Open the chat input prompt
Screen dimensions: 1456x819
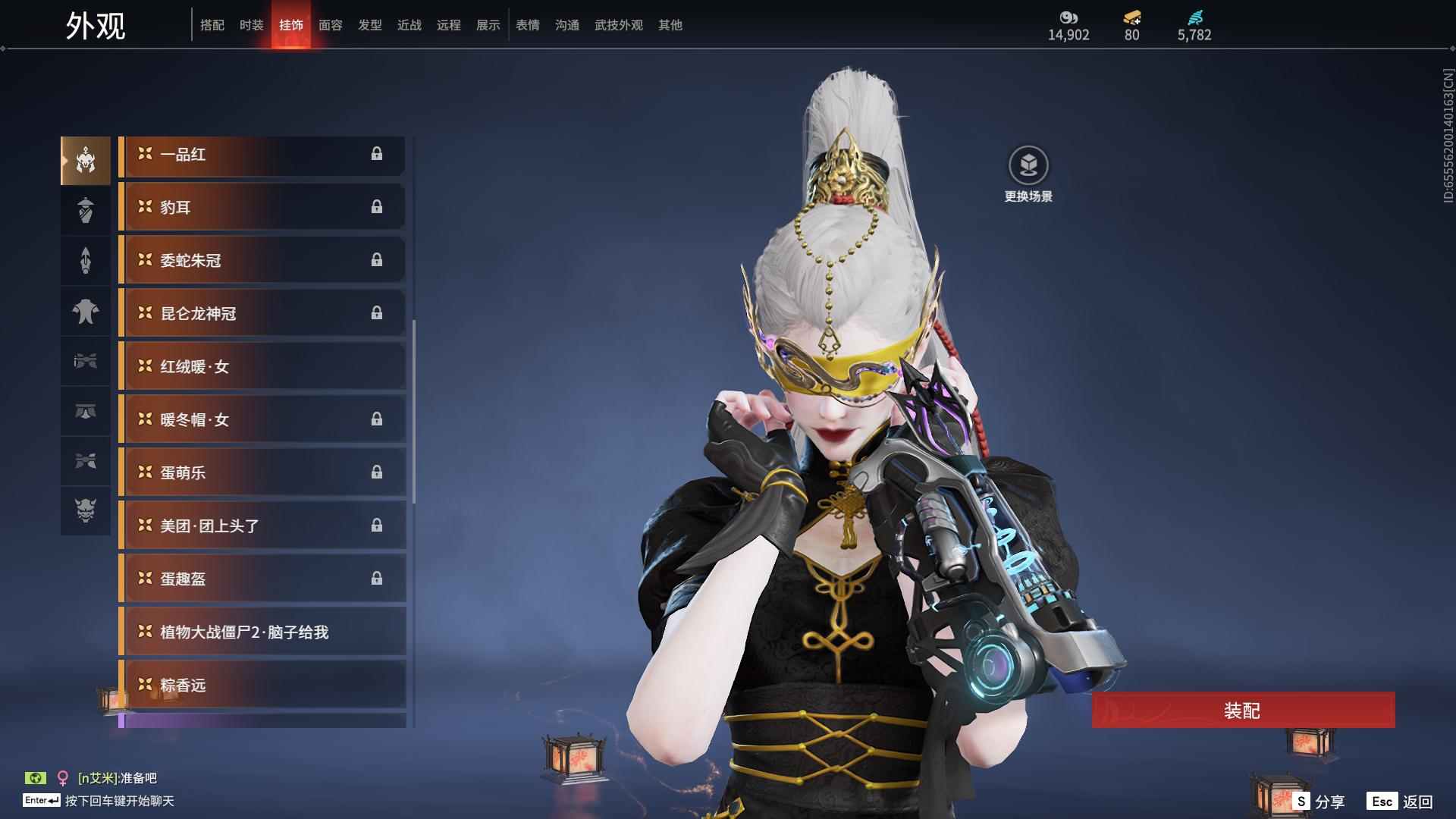[x=119, y=801]
